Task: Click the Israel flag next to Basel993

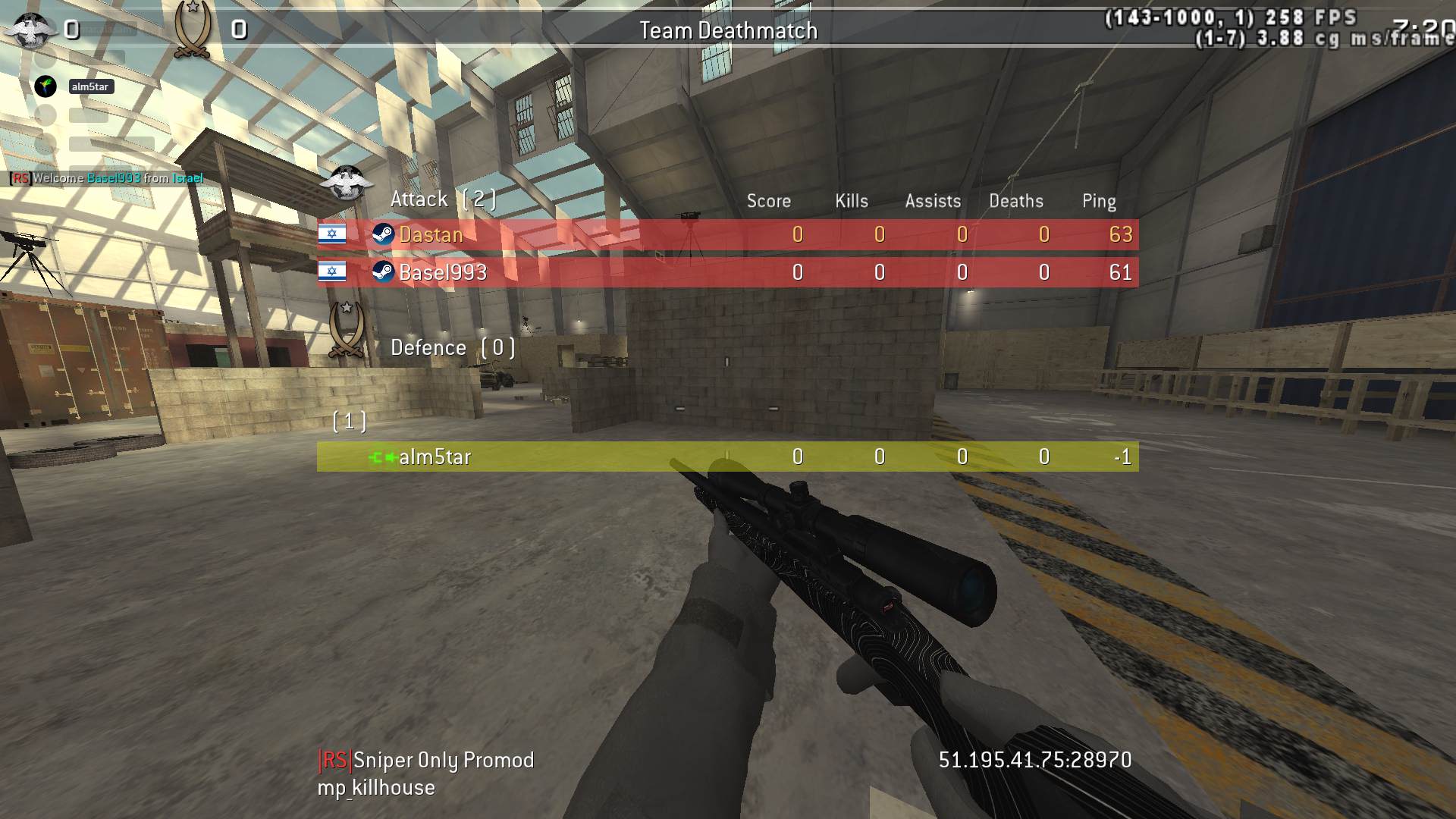Action: (x=334, y=272)
